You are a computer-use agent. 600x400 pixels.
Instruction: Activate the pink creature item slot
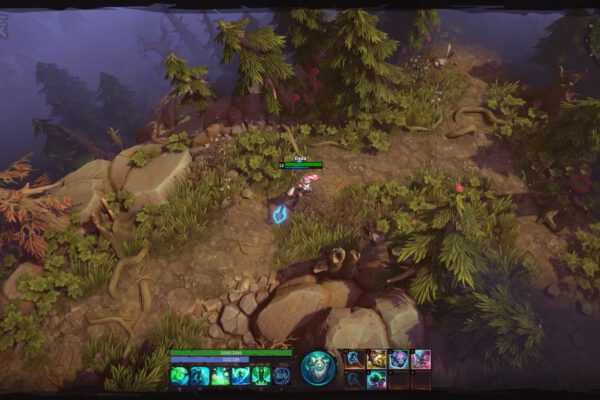click(421, 359)
